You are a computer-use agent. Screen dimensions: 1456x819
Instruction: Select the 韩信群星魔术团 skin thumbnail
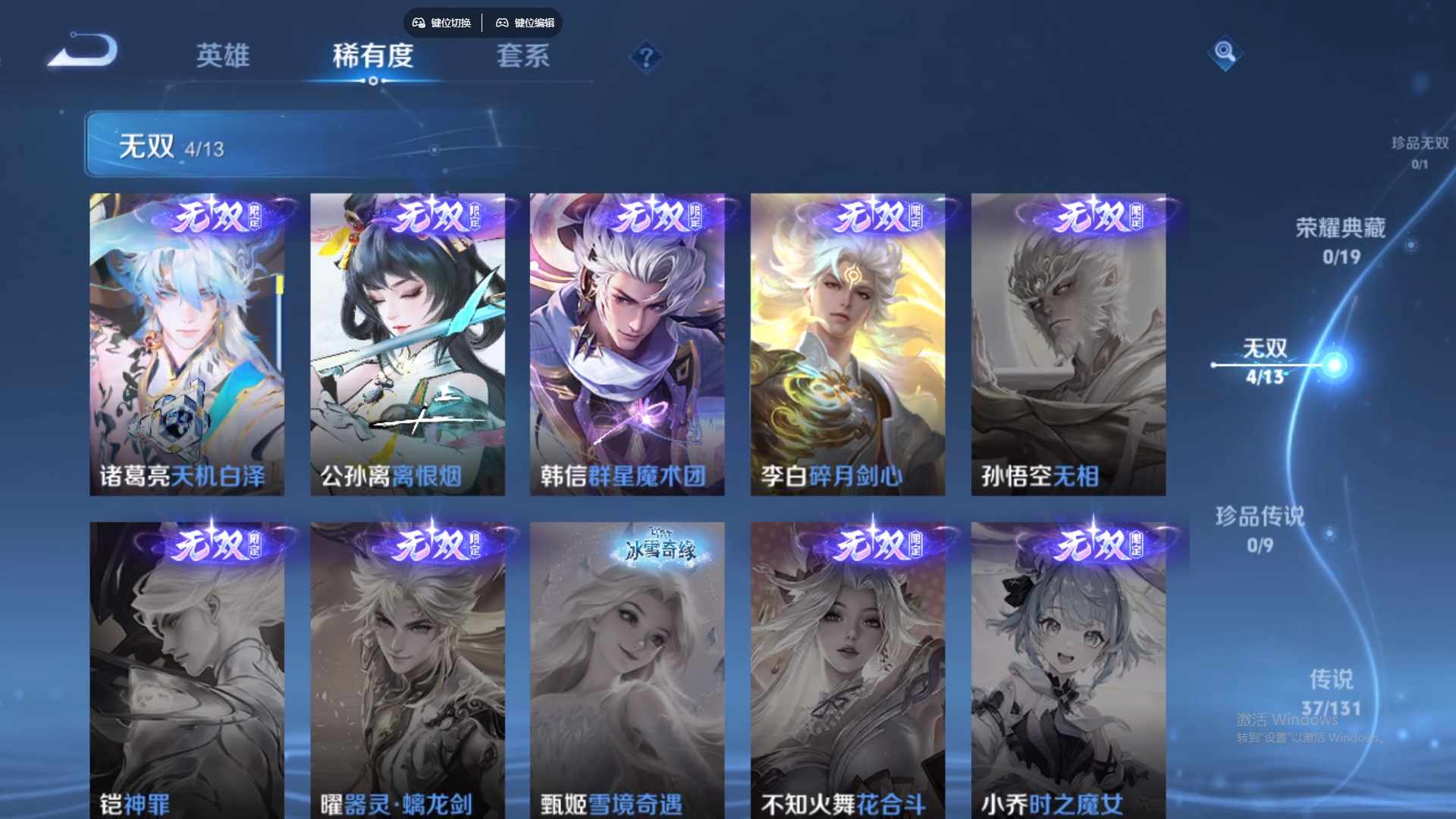pos(627,341)
